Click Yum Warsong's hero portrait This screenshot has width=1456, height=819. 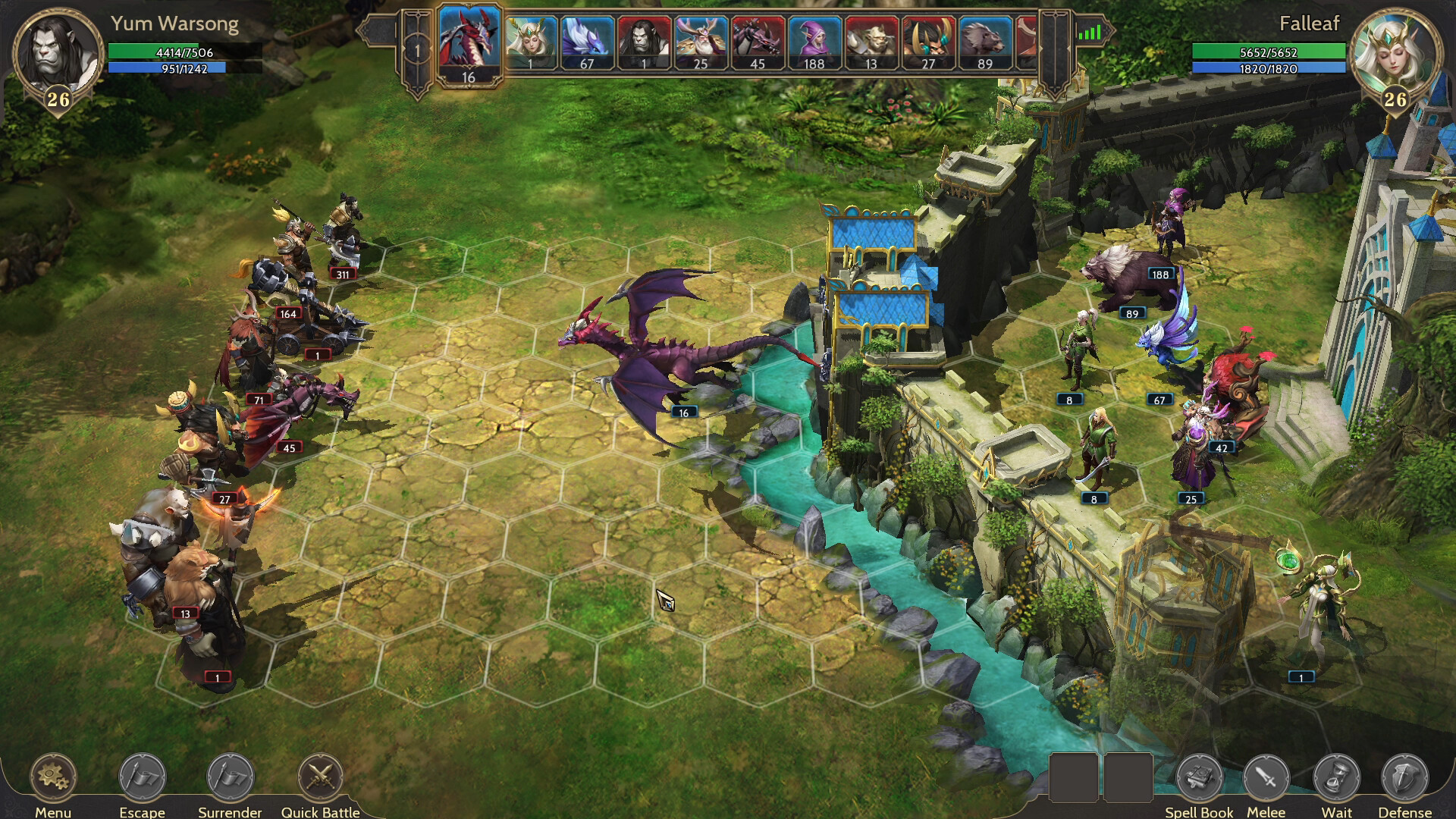[58, 53]
